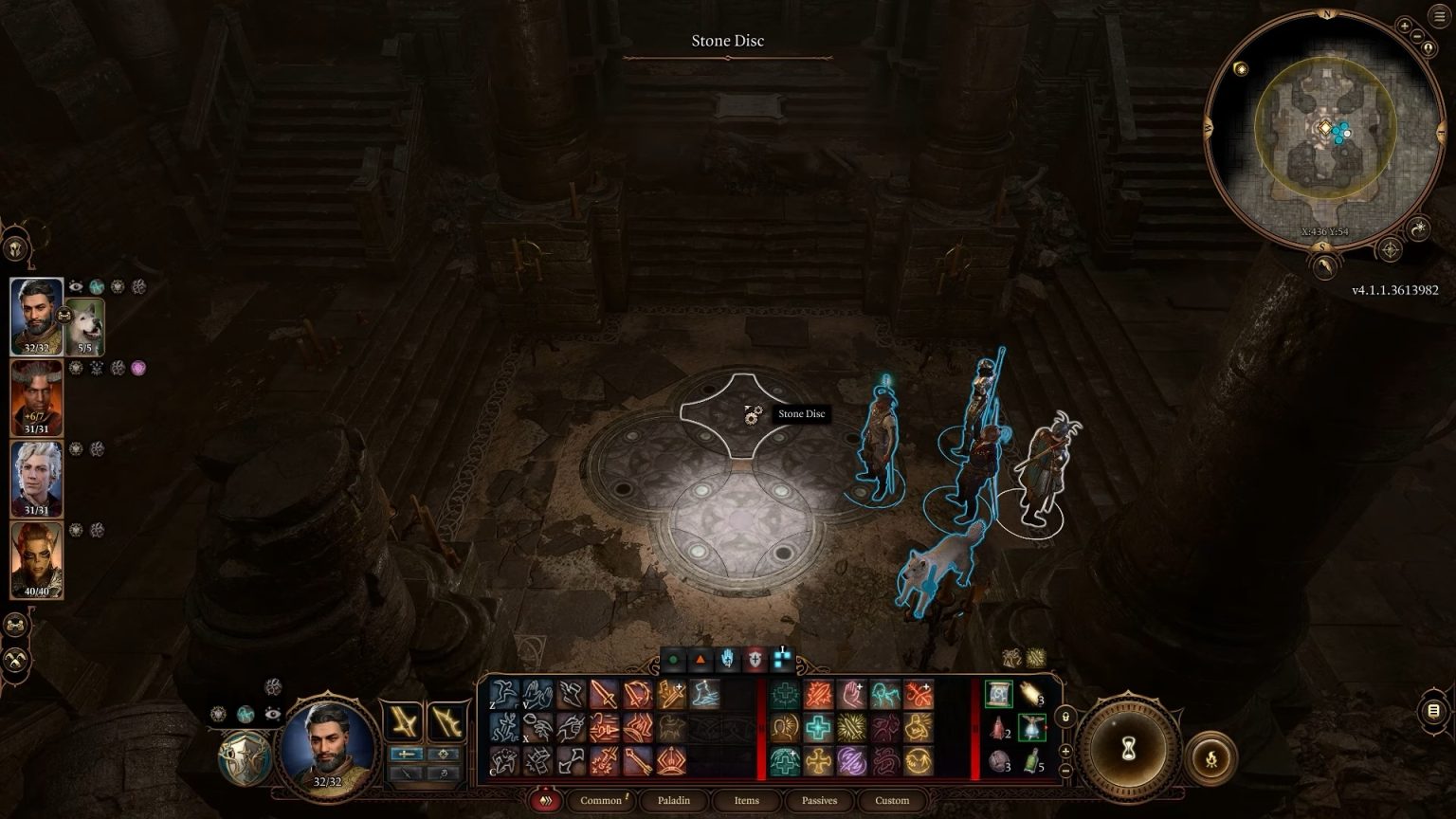Collapse the hotbar with the minus button

(1065, 771)
